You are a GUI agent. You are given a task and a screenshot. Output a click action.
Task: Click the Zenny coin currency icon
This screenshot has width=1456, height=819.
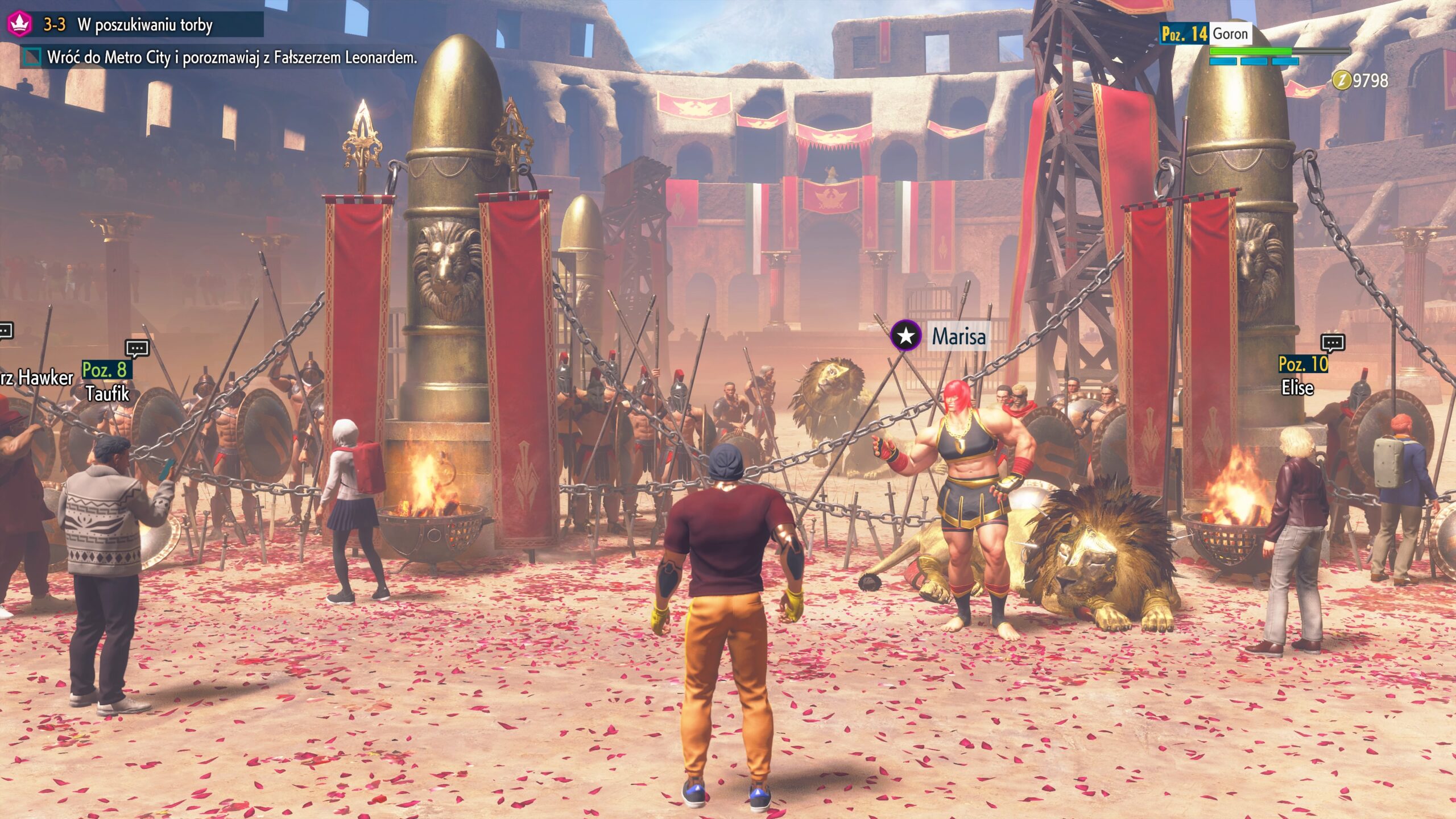1341,80
